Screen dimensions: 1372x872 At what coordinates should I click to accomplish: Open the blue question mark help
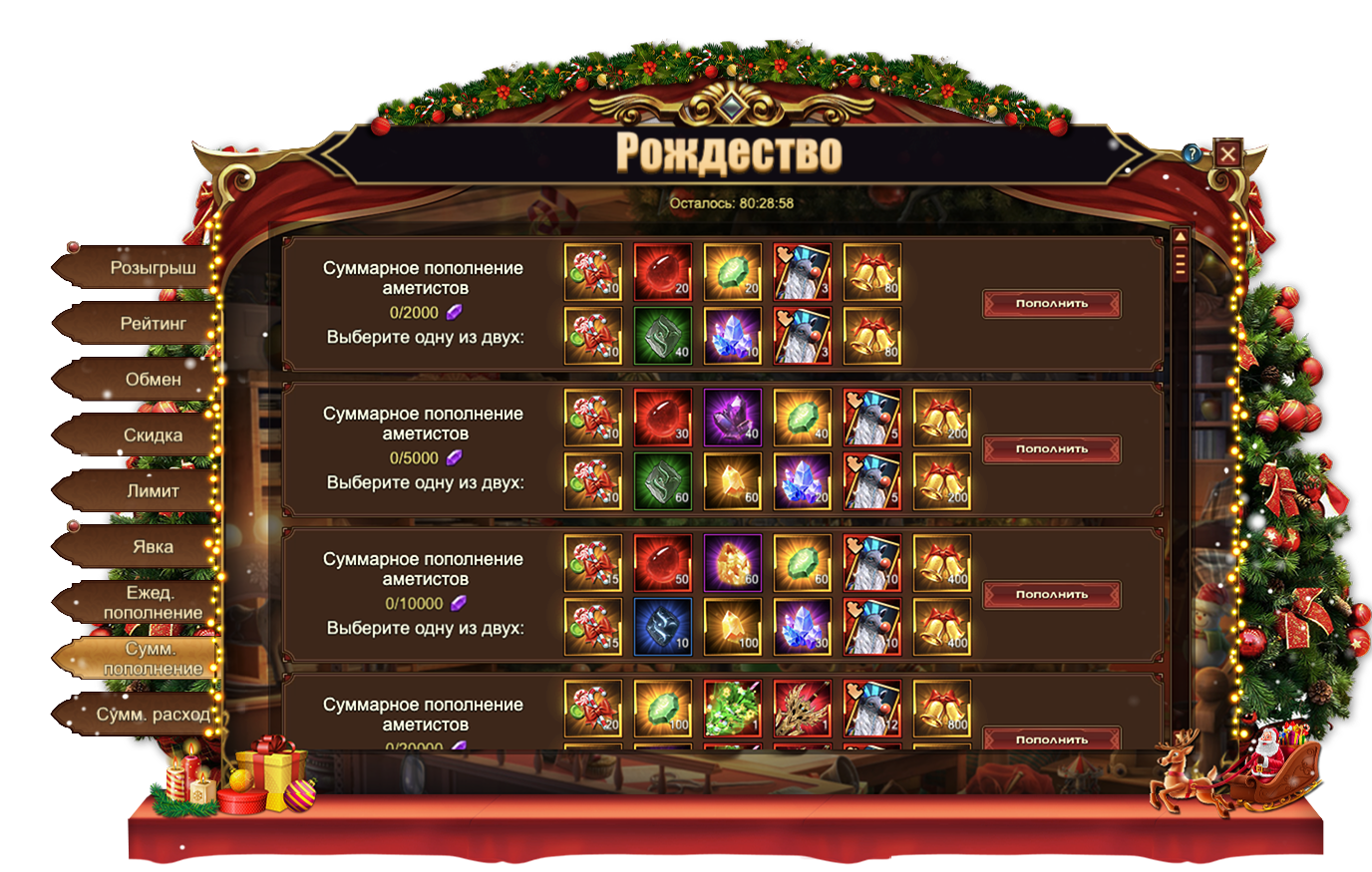(1192, 154)
